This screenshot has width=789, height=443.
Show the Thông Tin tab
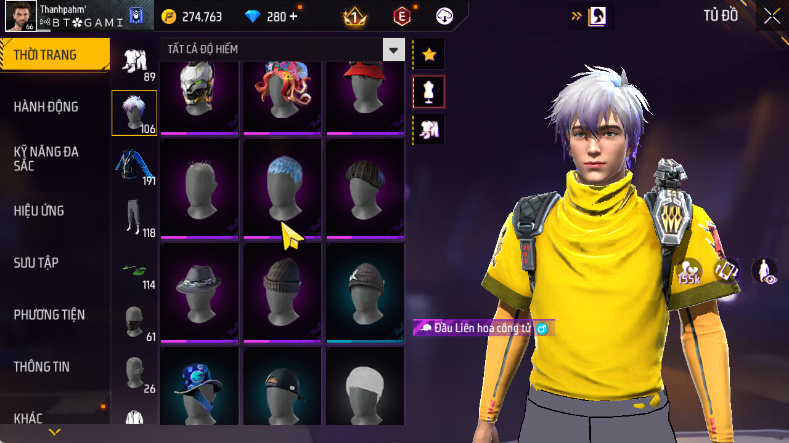pos(42,366)
